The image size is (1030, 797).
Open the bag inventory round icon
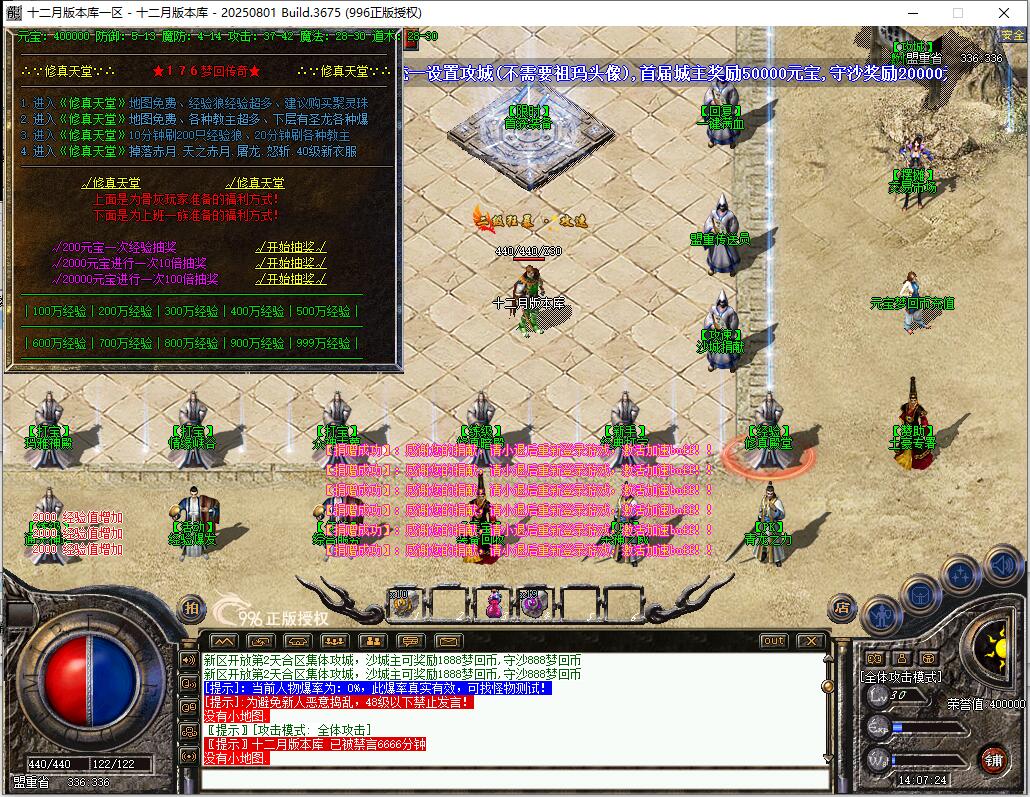(920, 595)
